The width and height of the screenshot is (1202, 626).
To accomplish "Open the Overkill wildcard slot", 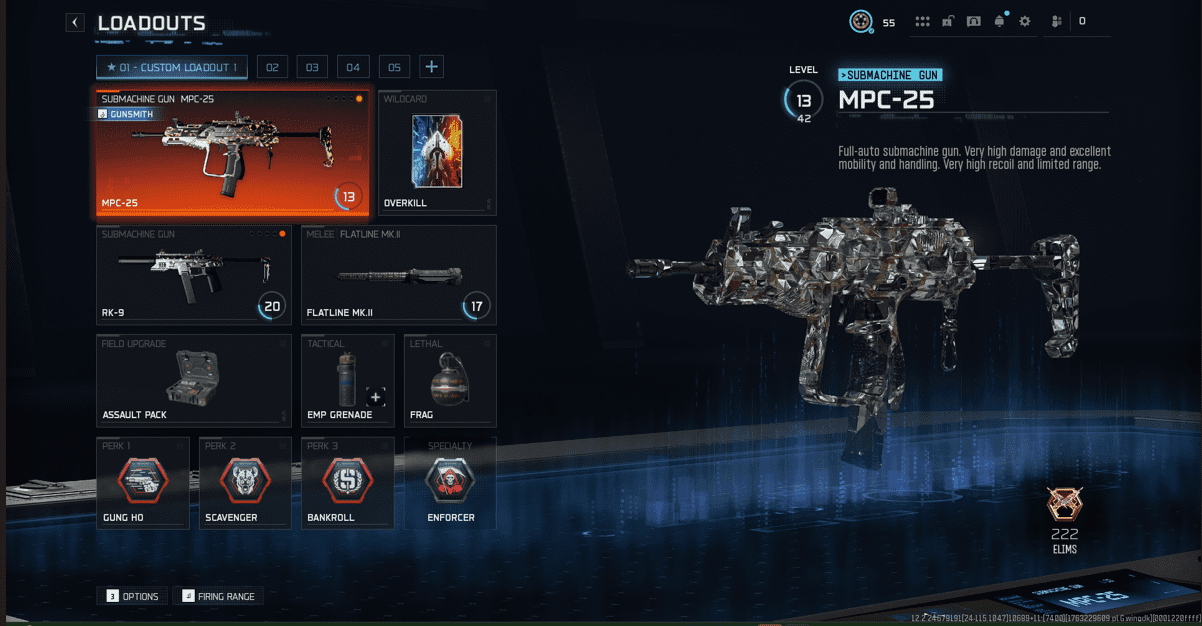I will 437,152.
